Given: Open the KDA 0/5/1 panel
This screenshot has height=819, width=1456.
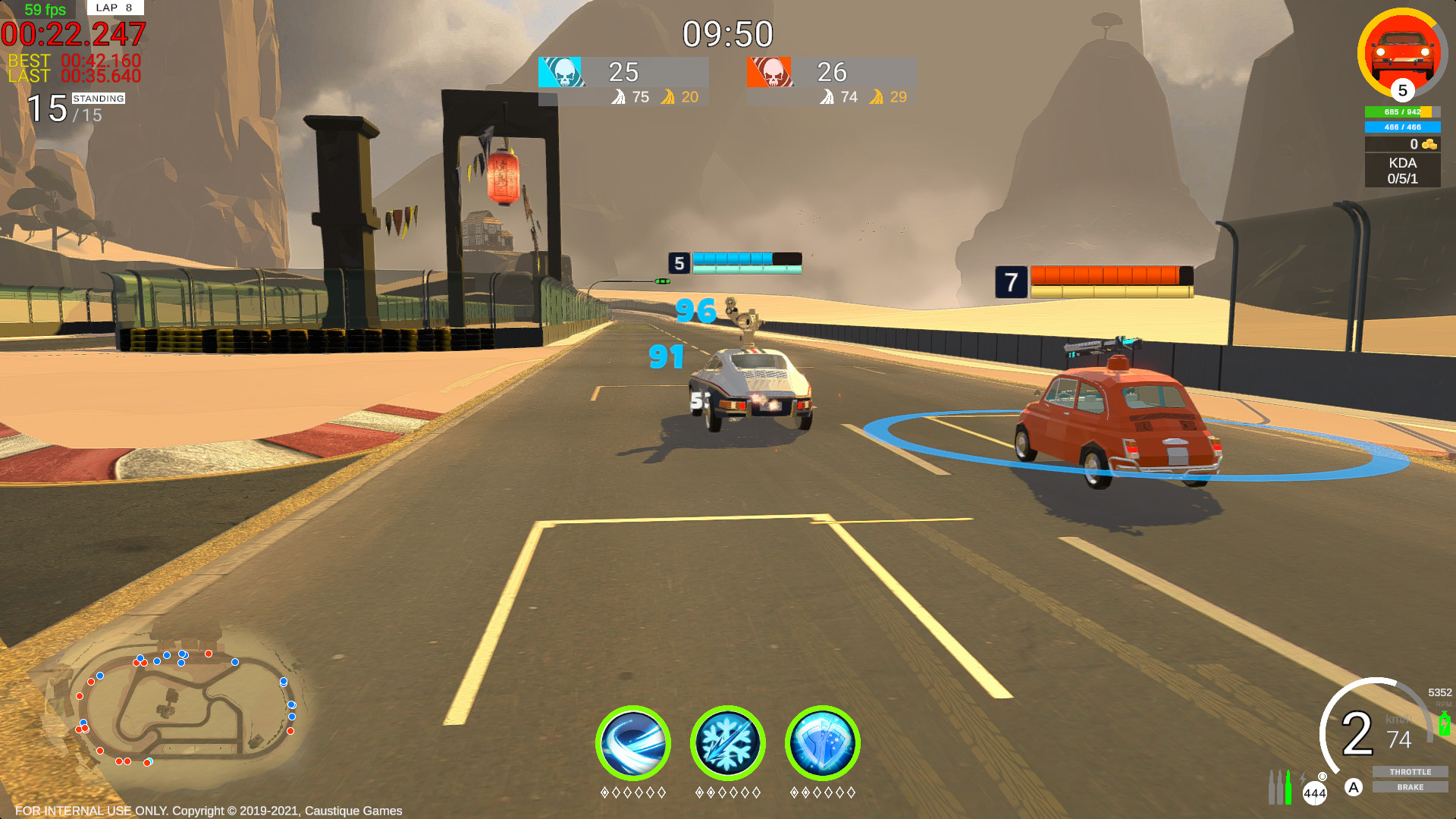Looking at the screenshot, I should (1402, 168).
